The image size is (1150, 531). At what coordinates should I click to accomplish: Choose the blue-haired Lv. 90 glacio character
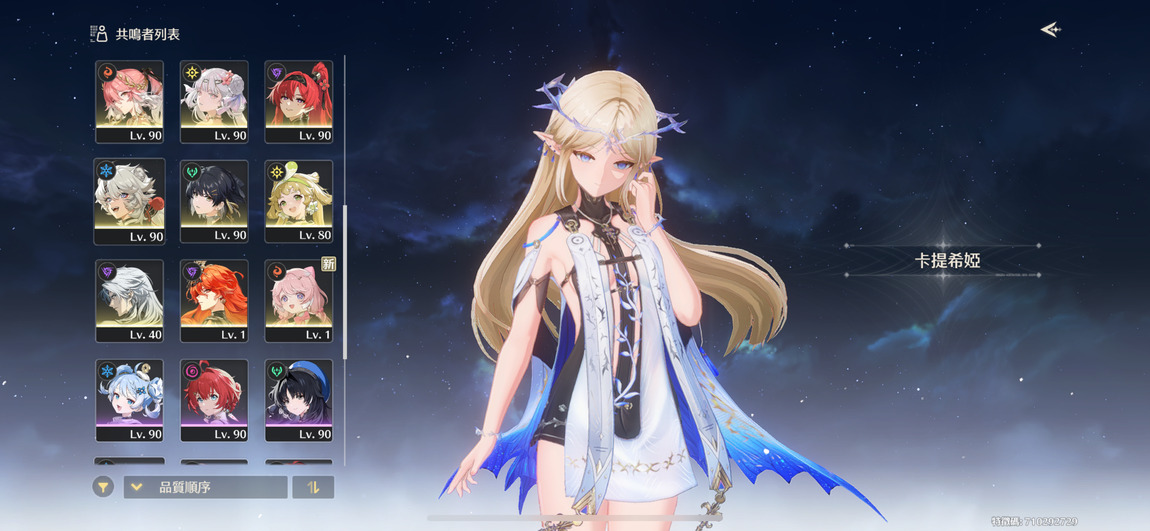coord(129,400)
